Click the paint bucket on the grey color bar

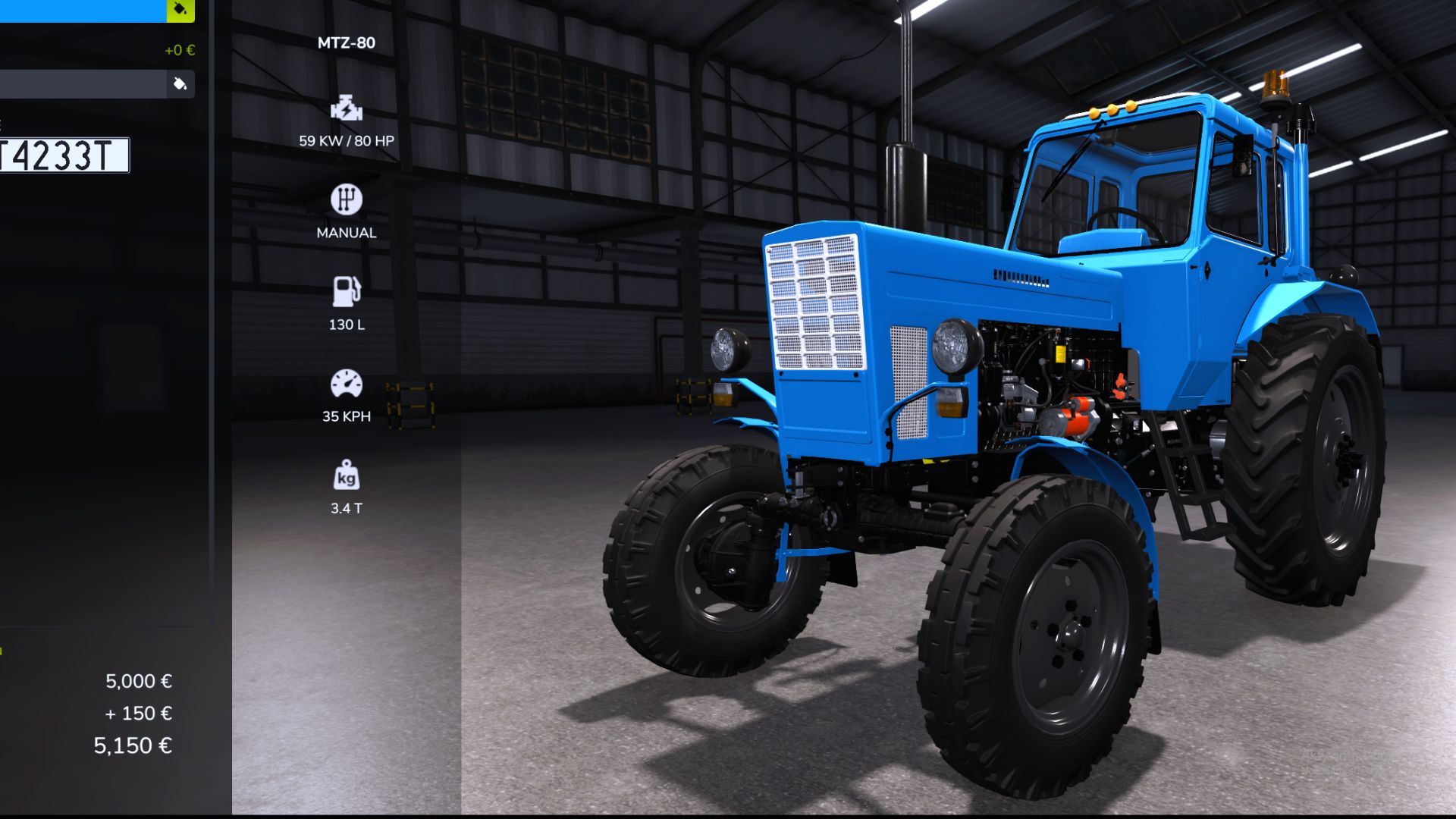point(180,83)
